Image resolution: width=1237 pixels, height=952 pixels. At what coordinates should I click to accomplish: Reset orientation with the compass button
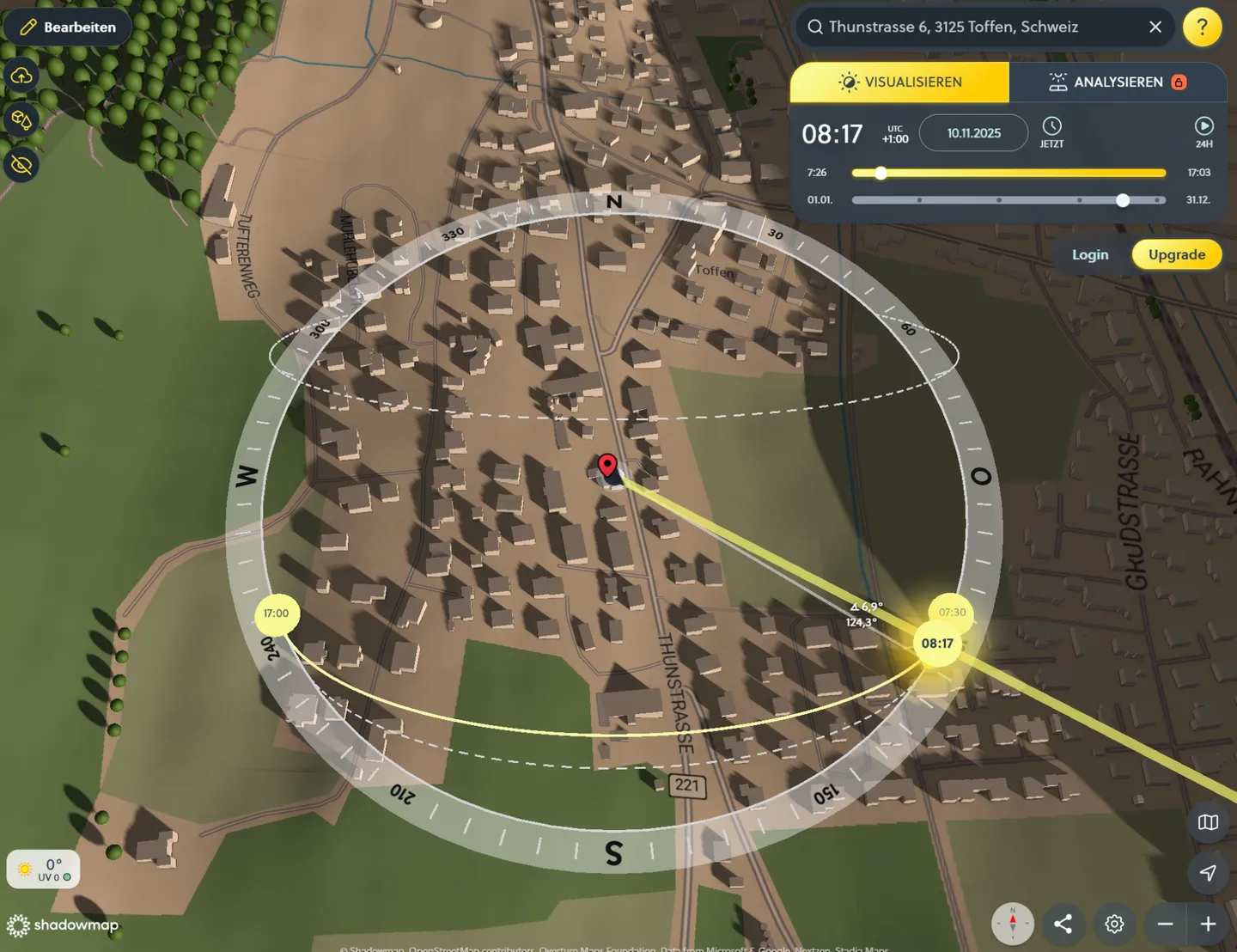pyautogui.click(x=1012, y=924)
